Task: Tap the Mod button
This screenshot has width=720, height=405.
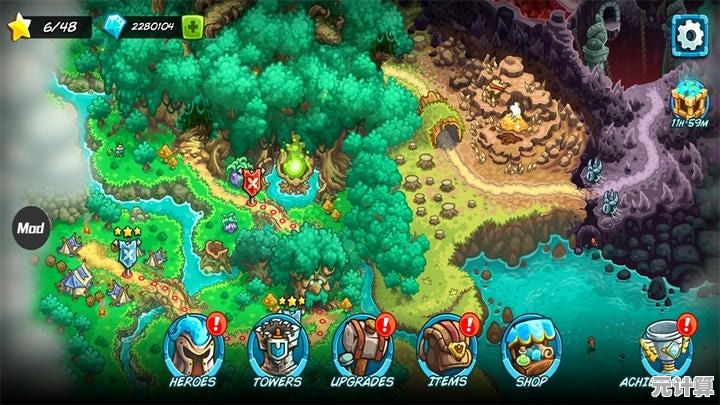Action: (x=28, y=227)
